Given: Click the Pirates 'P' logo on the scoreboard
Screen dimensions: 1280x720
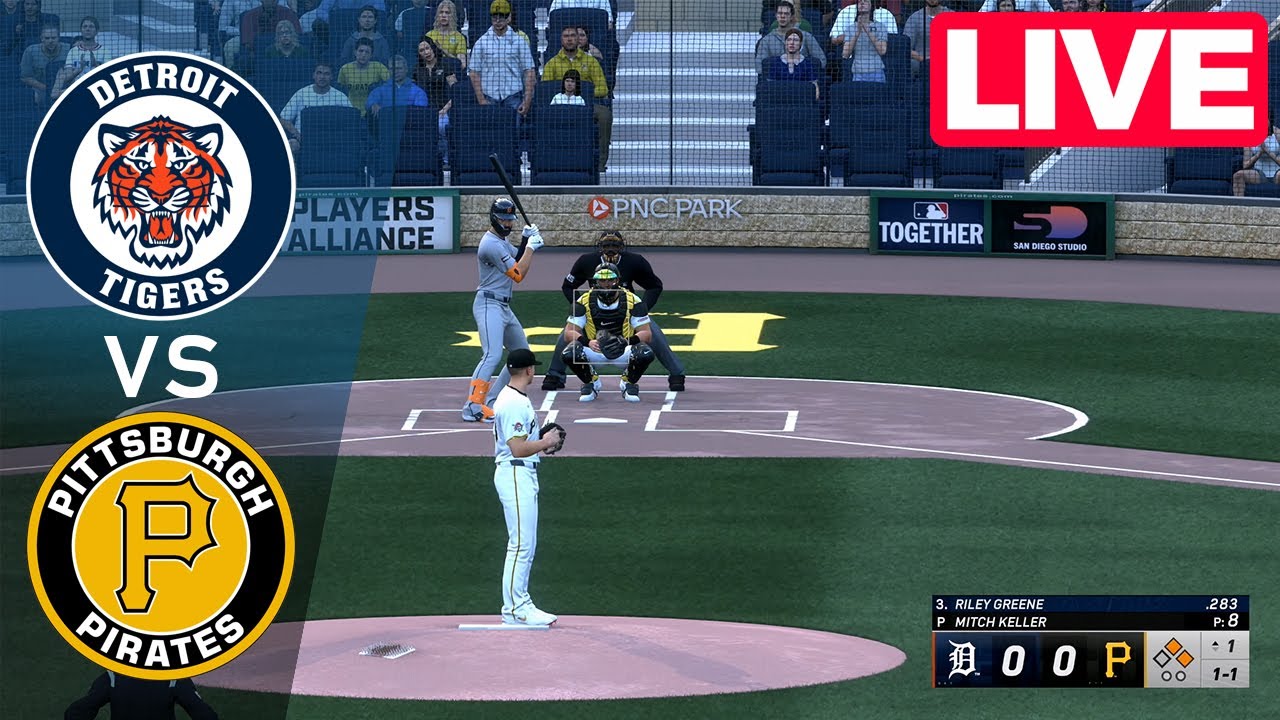Looking at the screenshot, I should coord(1117,657).
